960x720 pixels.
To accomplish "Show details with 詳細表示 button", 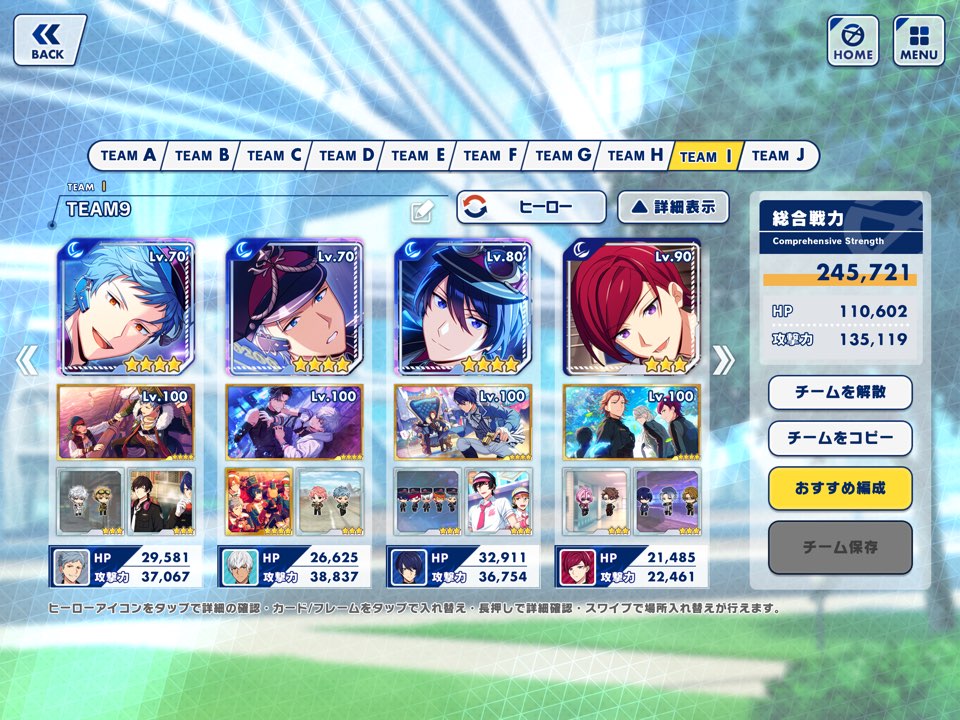I will coord(673,207).
